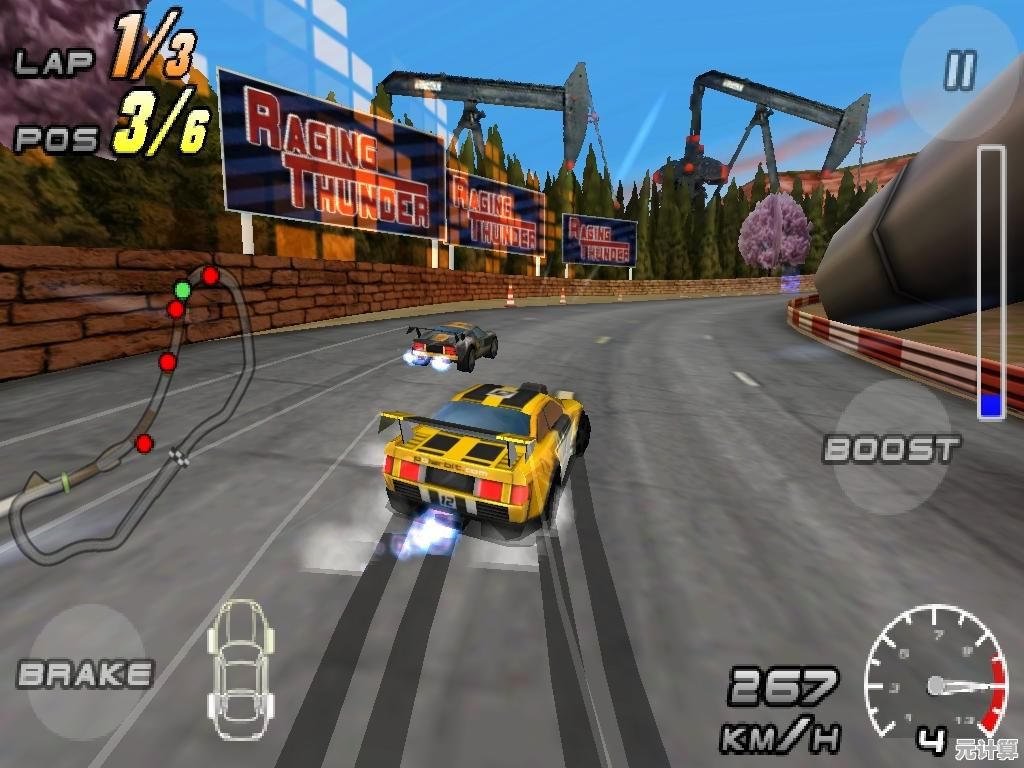Pause the race with the pause button
Viewport: 1024px width, 768px height.
[x=959, y=71]
